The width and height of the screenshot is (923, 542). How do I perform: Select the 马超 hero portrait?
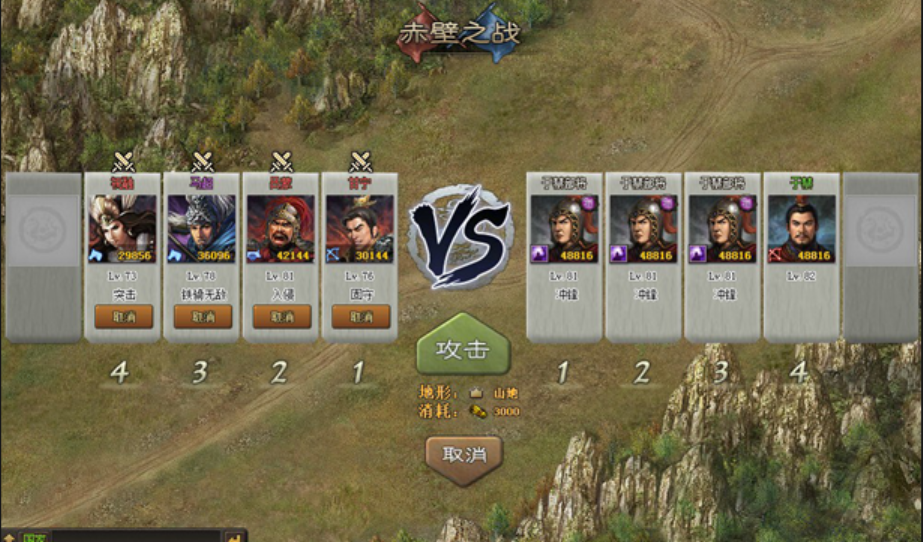(202, 228)
